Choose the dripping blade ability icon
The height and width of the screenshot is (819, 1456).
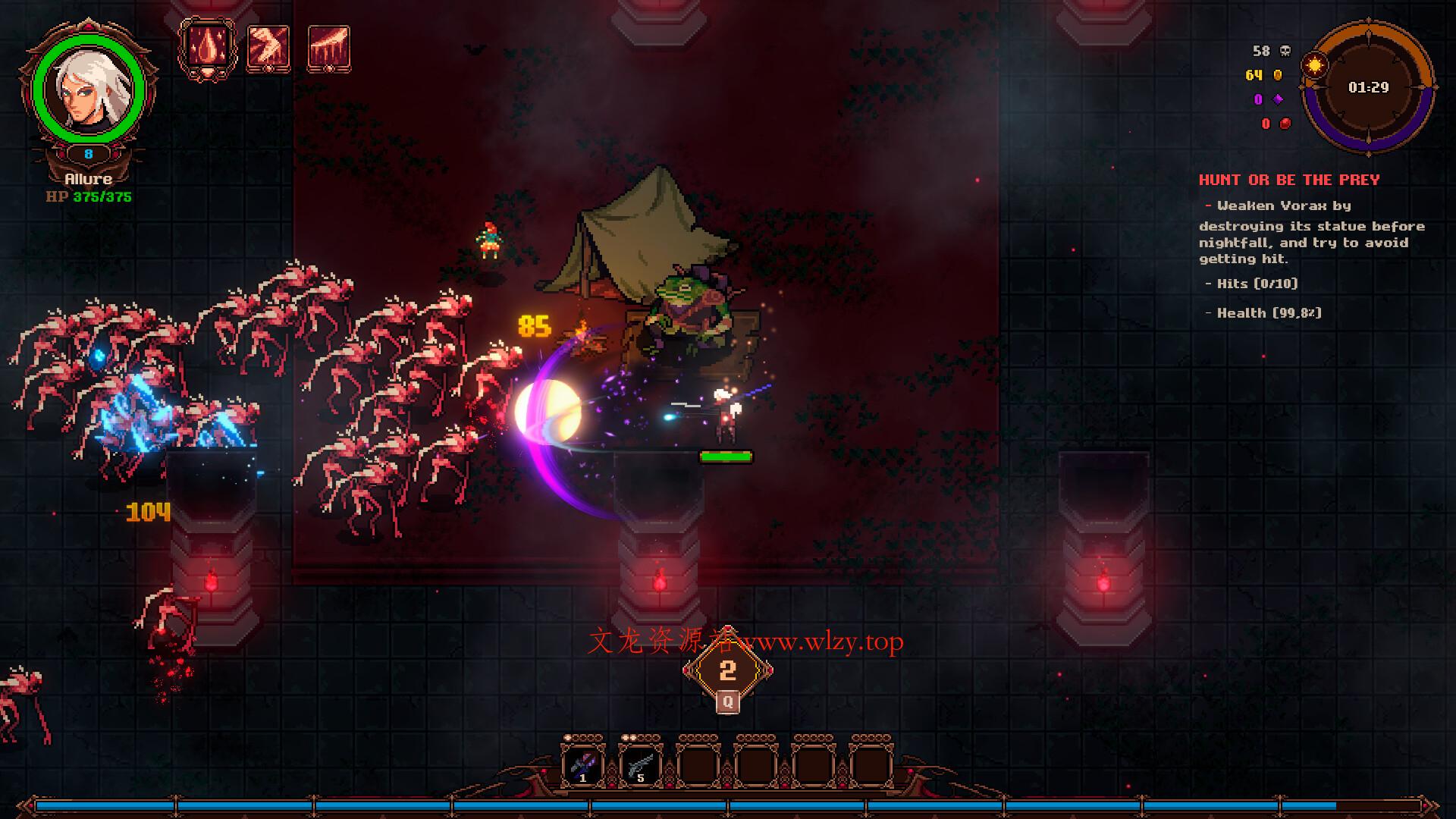point(328,49)
